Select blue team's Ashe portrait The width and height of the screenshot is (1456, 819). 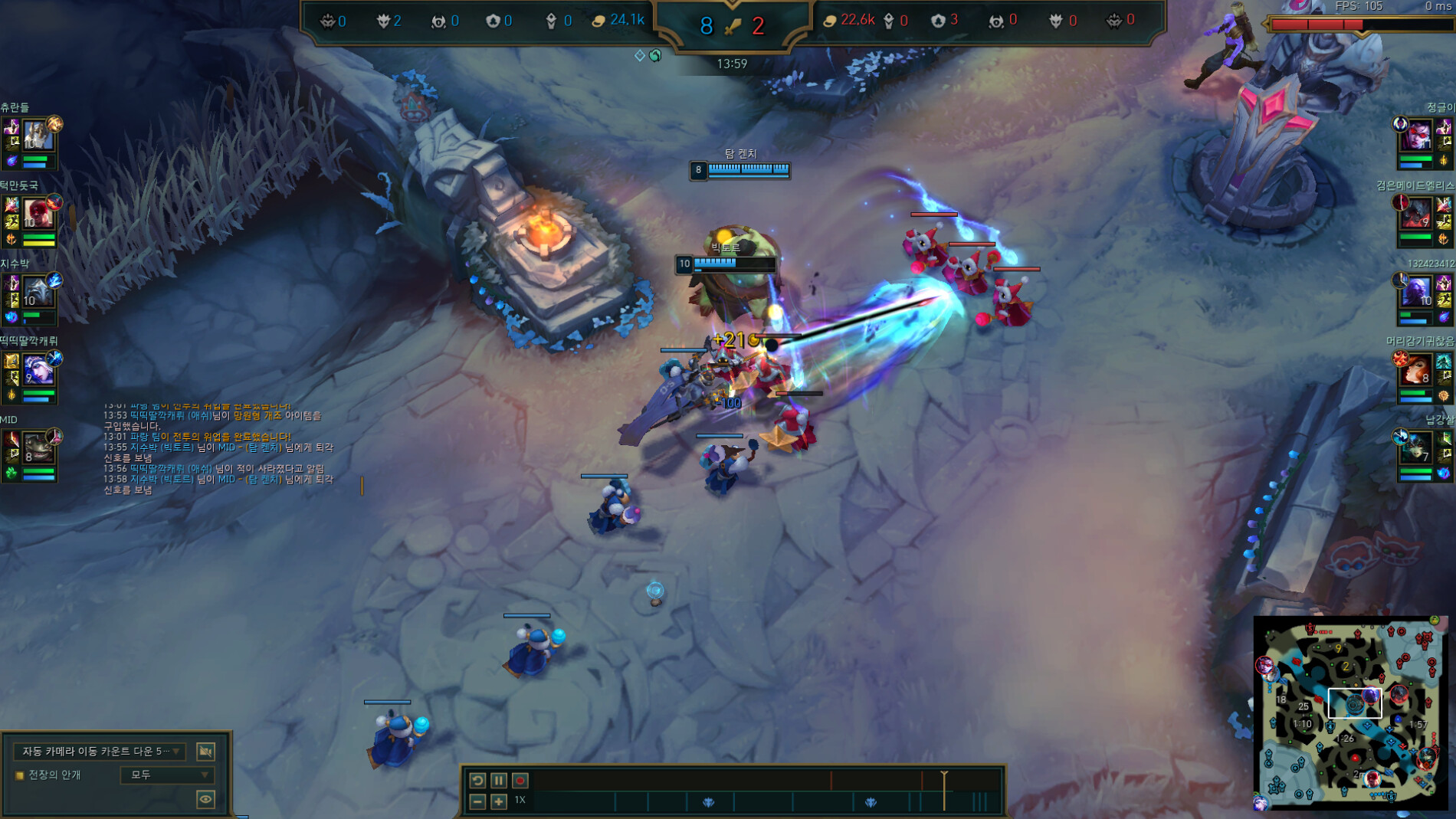coord(37,370)
